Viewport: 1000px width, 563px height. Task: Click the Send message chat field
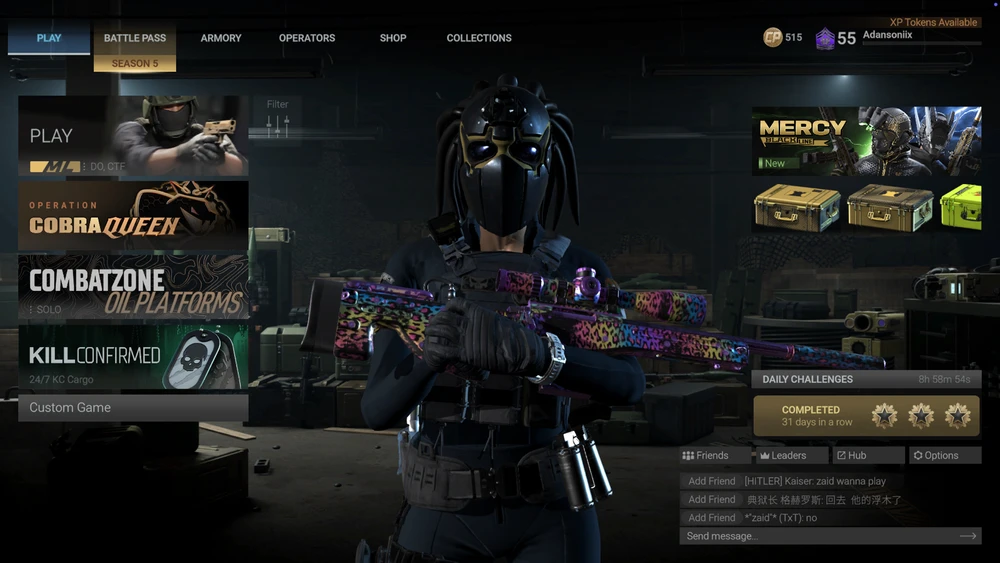click(820, 537)
